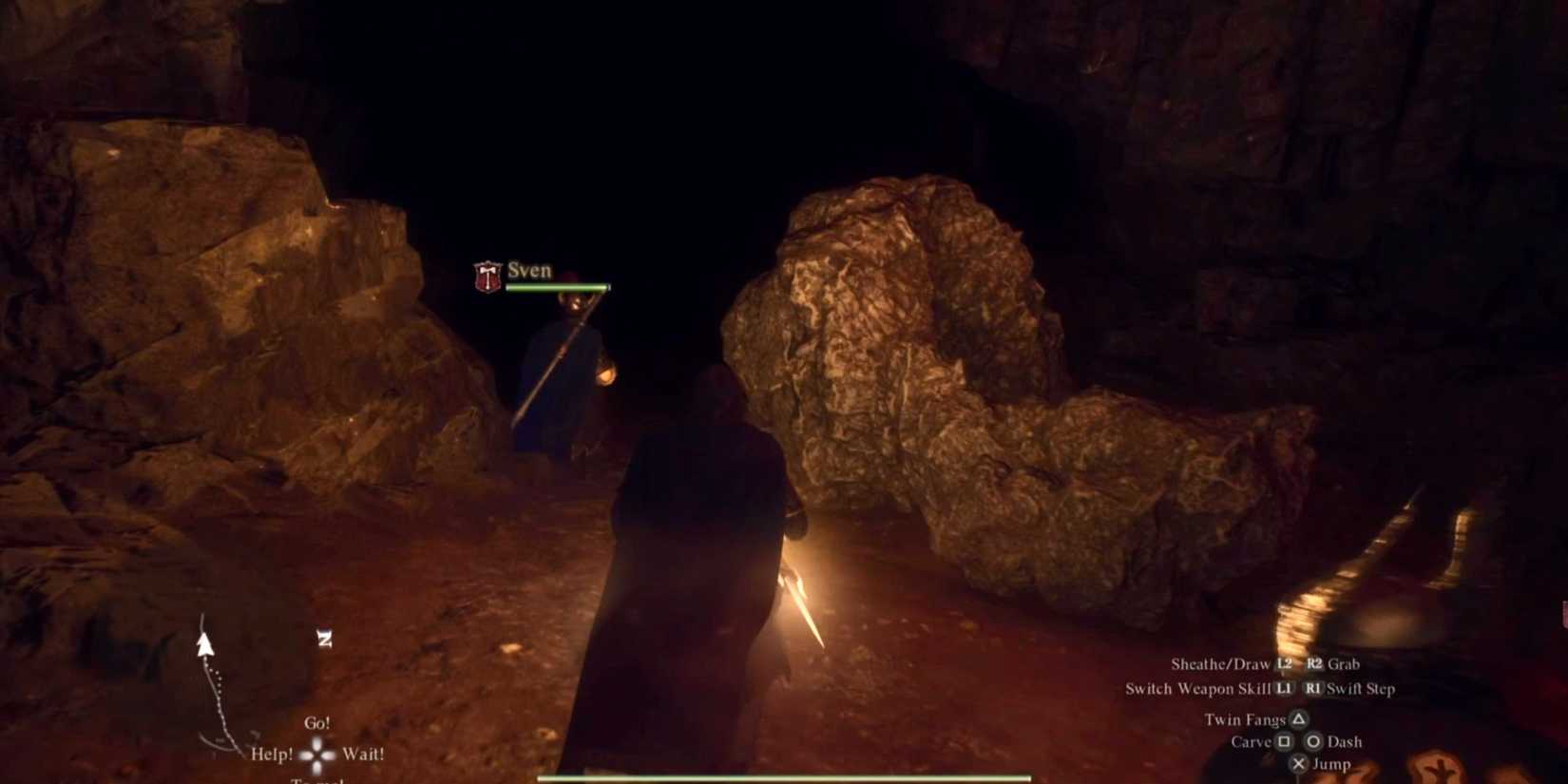
Task: Click Sven's red guild crest emblem
Action: [x=486, y=277]
